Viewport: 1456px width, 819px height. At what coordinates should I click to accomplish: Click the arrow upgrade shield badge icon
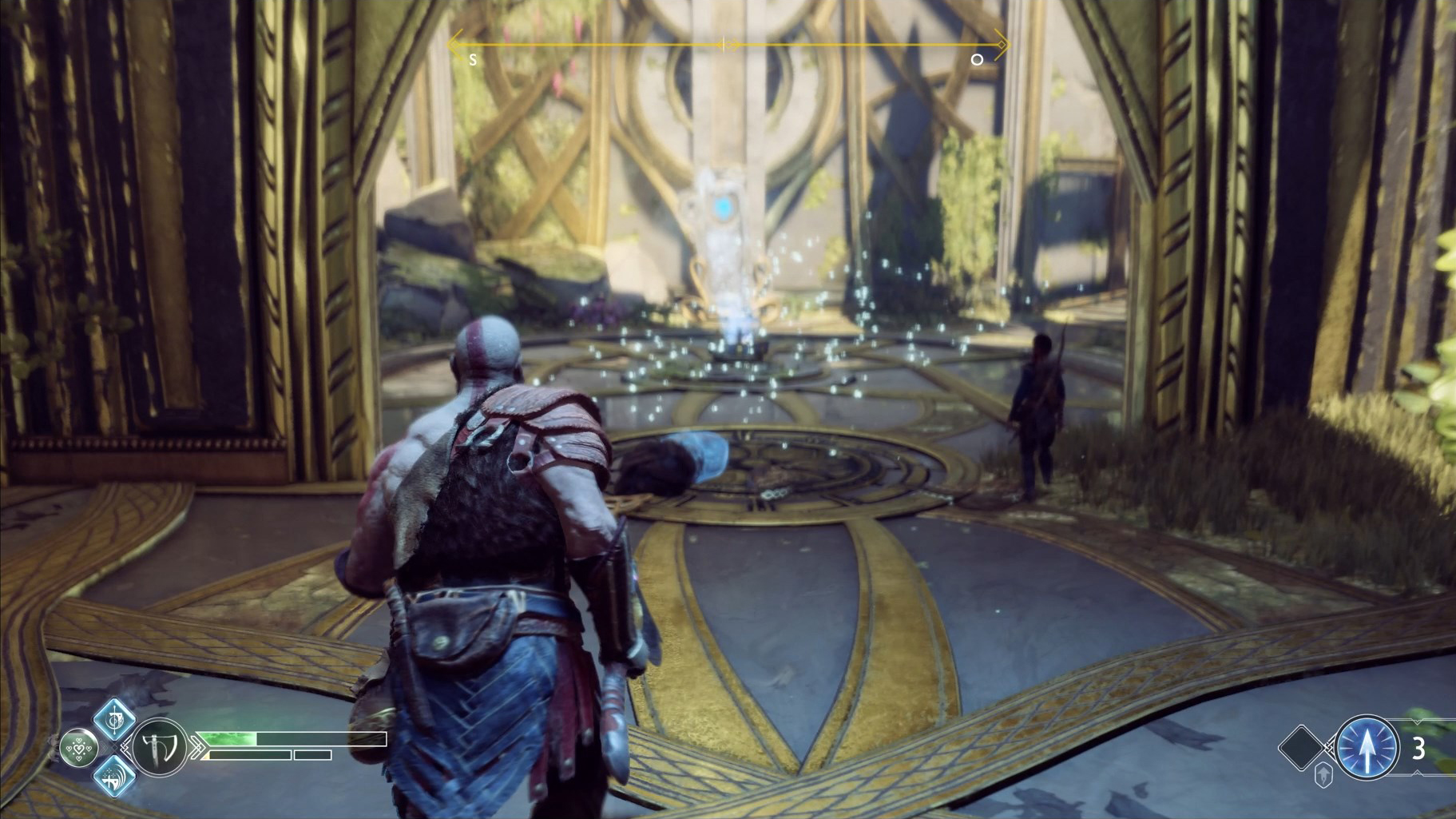tap(1323, 775)
